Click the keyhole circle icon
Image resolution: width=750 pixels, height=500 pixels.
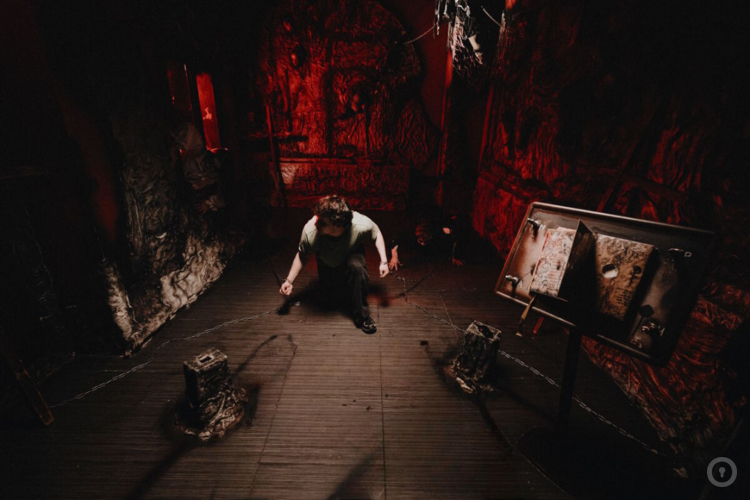pyautogui.click(x=721, y=471)
